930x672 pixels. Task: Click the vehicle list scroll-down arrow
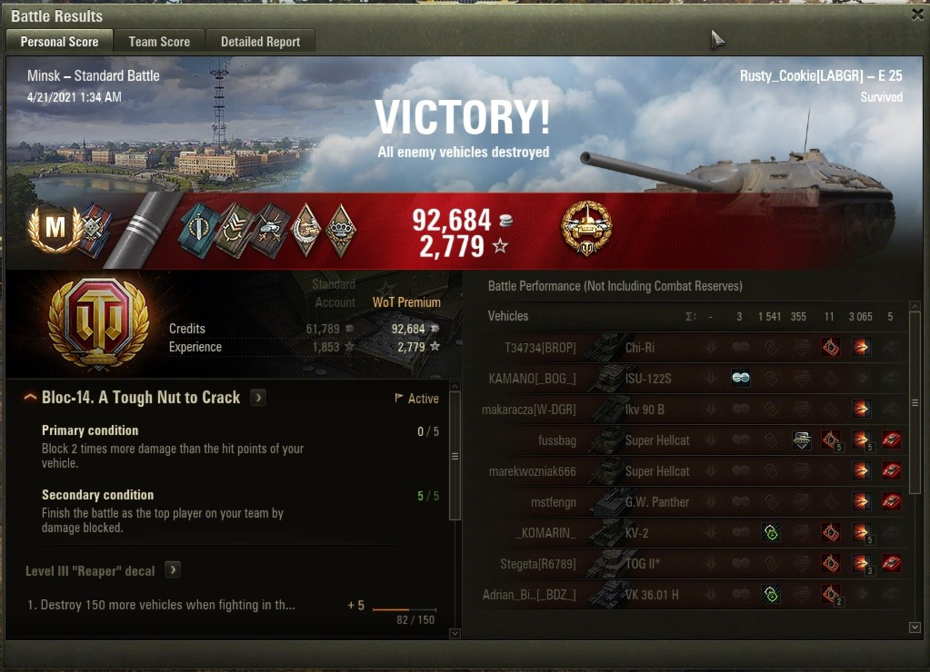coord(914,627)
